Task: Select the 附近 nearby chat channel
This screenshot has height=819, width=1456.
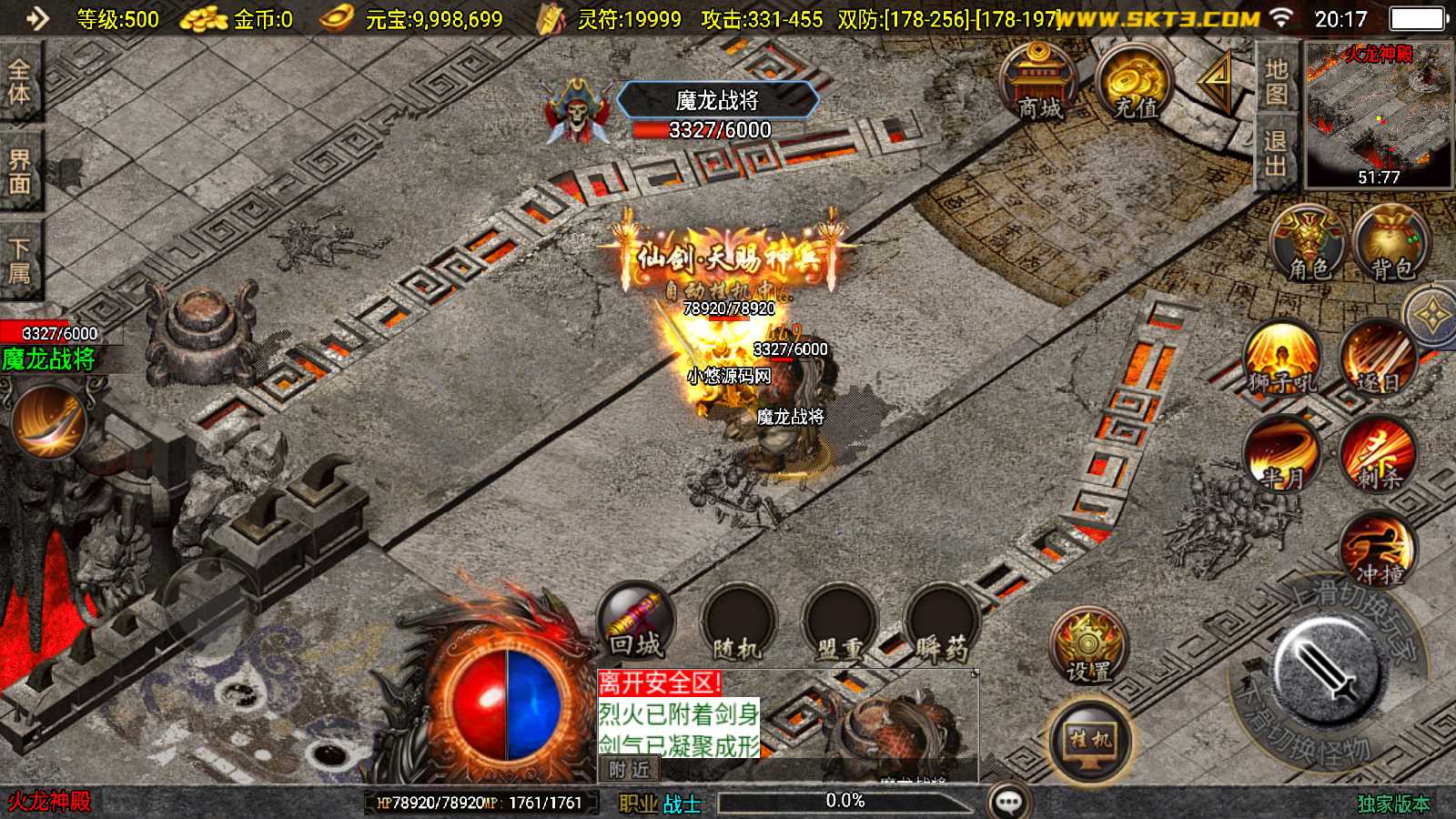Action: point(630,770)
